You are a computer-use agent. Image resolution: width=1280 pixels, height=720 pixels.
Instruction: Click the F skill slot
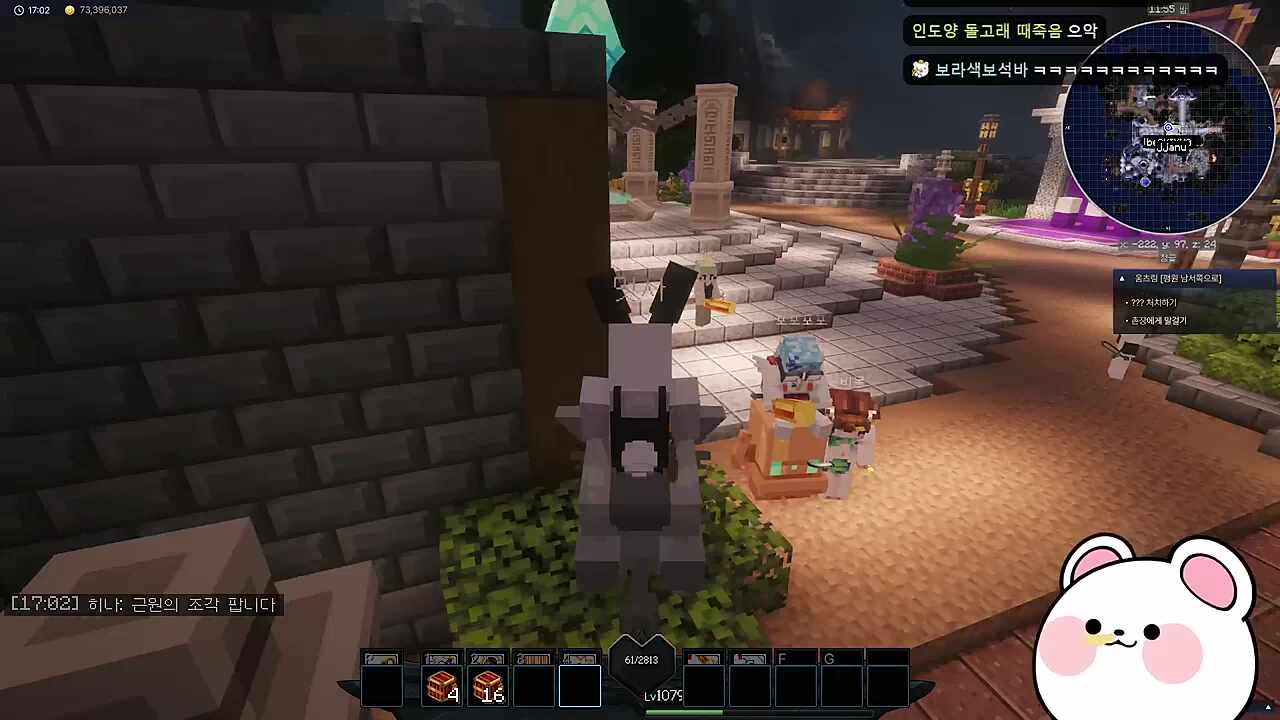[795, 686]
